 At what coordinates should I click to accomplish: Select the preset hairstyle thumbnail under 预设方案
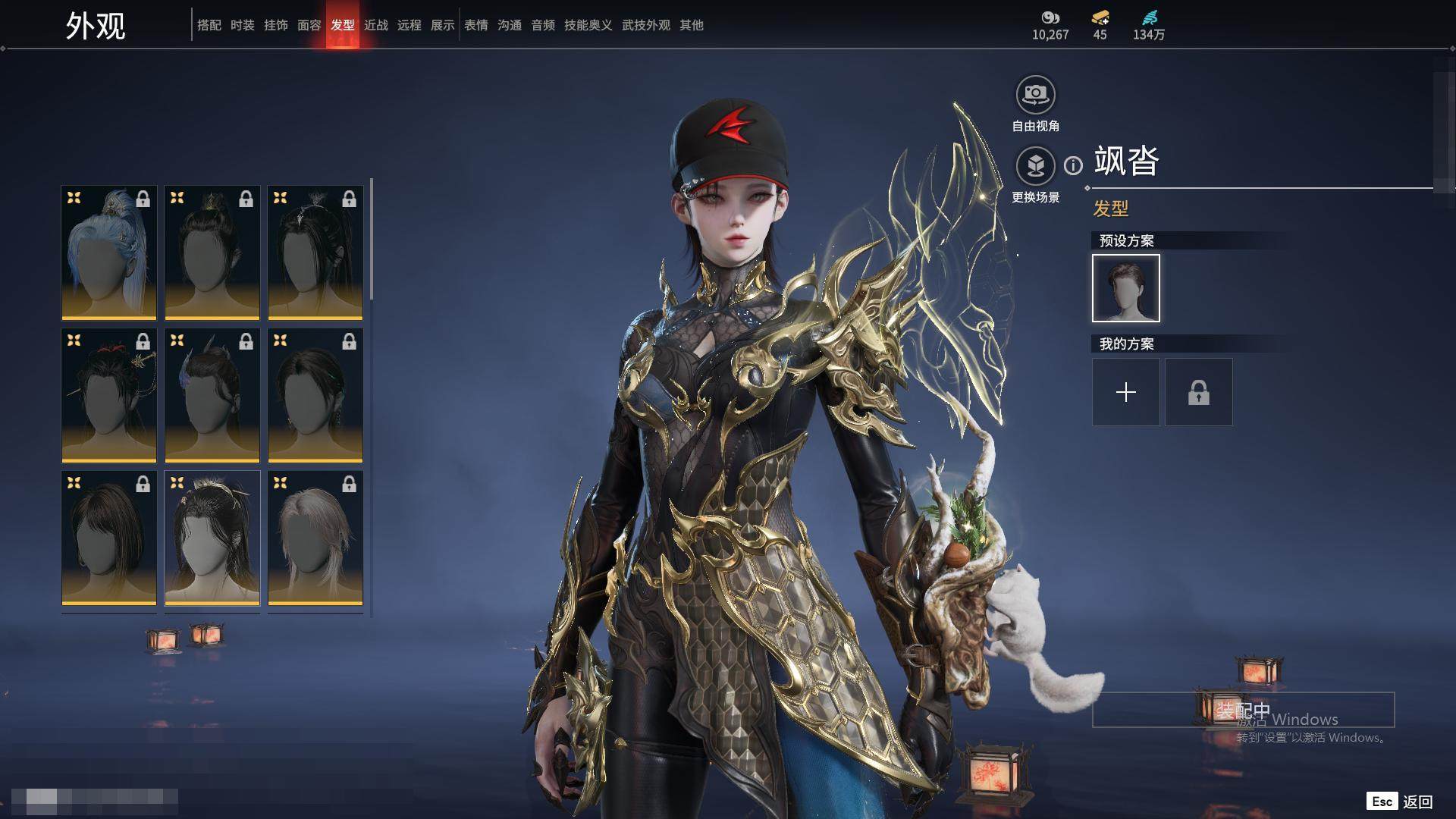(x=1125, y=288)
